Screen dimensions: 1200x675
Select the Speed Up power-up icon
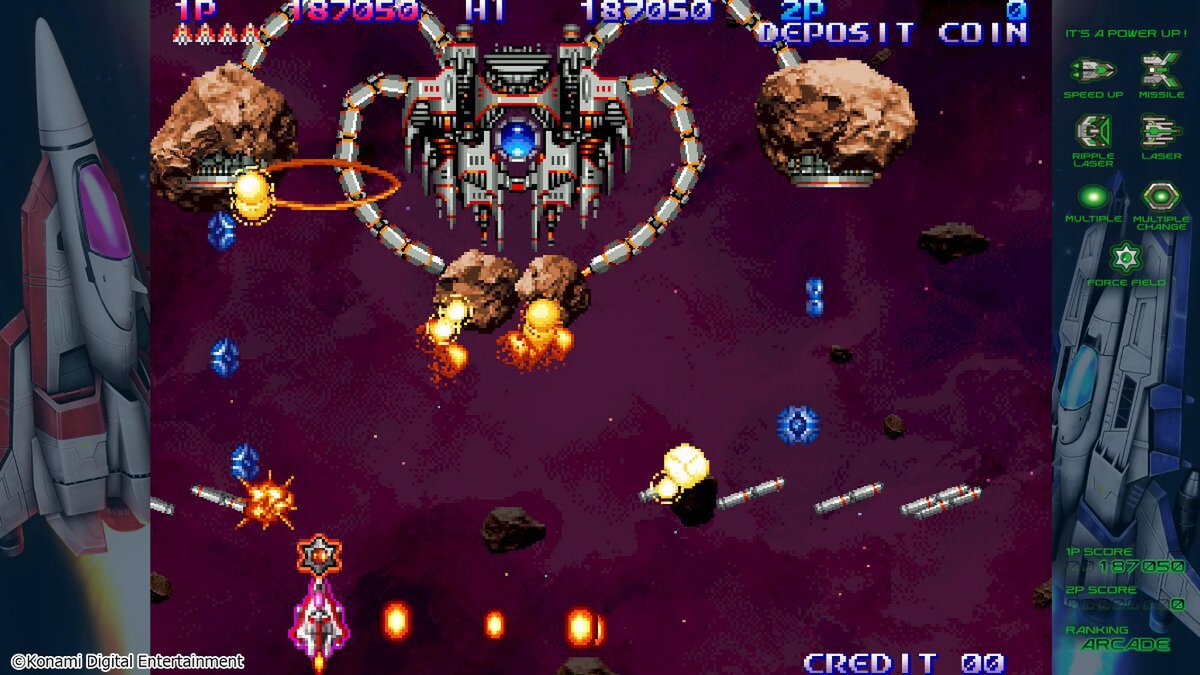tap(1092, 70)
